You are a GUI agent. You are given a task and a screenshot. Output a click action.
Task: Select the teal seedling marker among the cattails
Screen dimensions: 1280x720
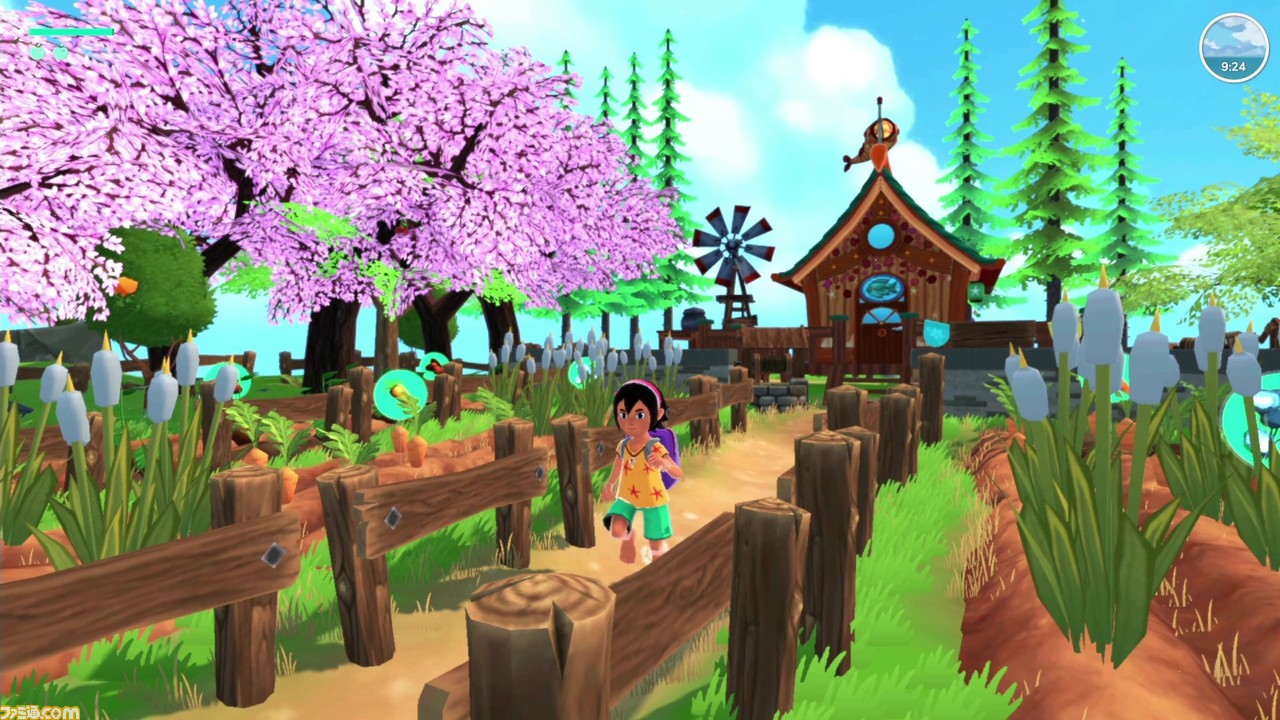[x=583, y=372]
